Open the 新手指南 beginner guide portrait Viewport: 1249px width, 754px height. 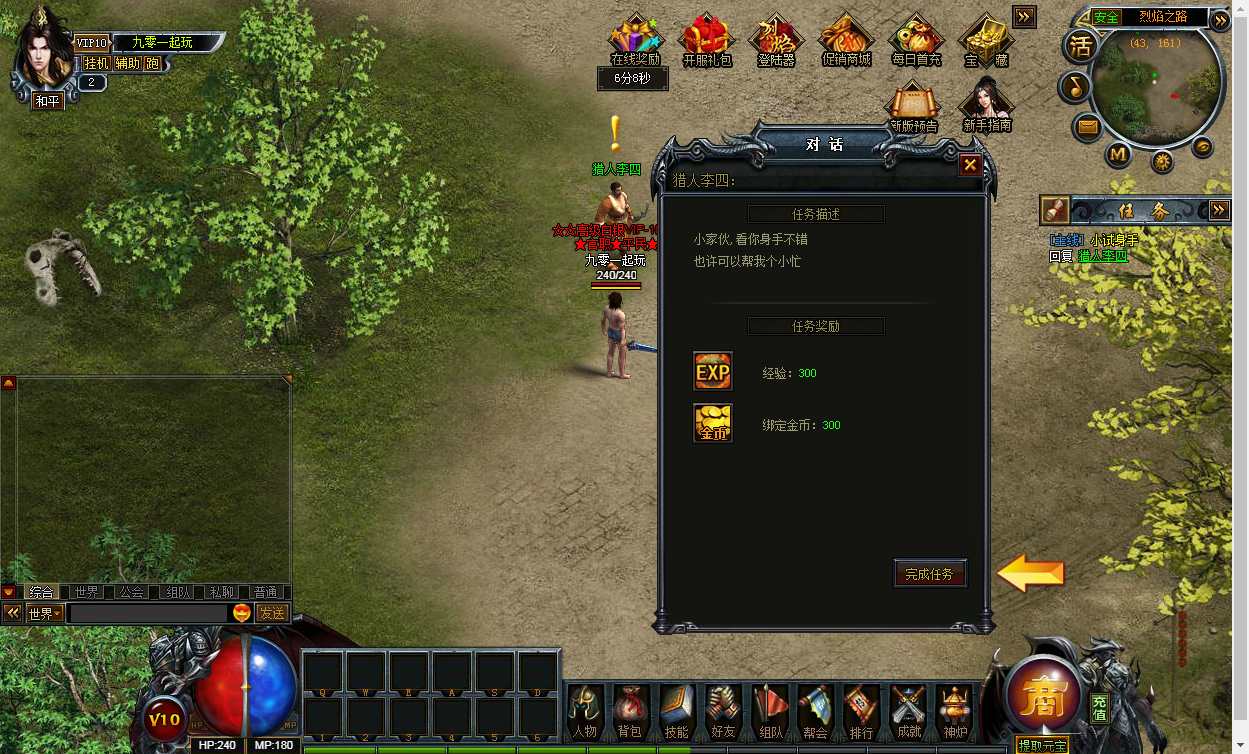coord(986,104)
